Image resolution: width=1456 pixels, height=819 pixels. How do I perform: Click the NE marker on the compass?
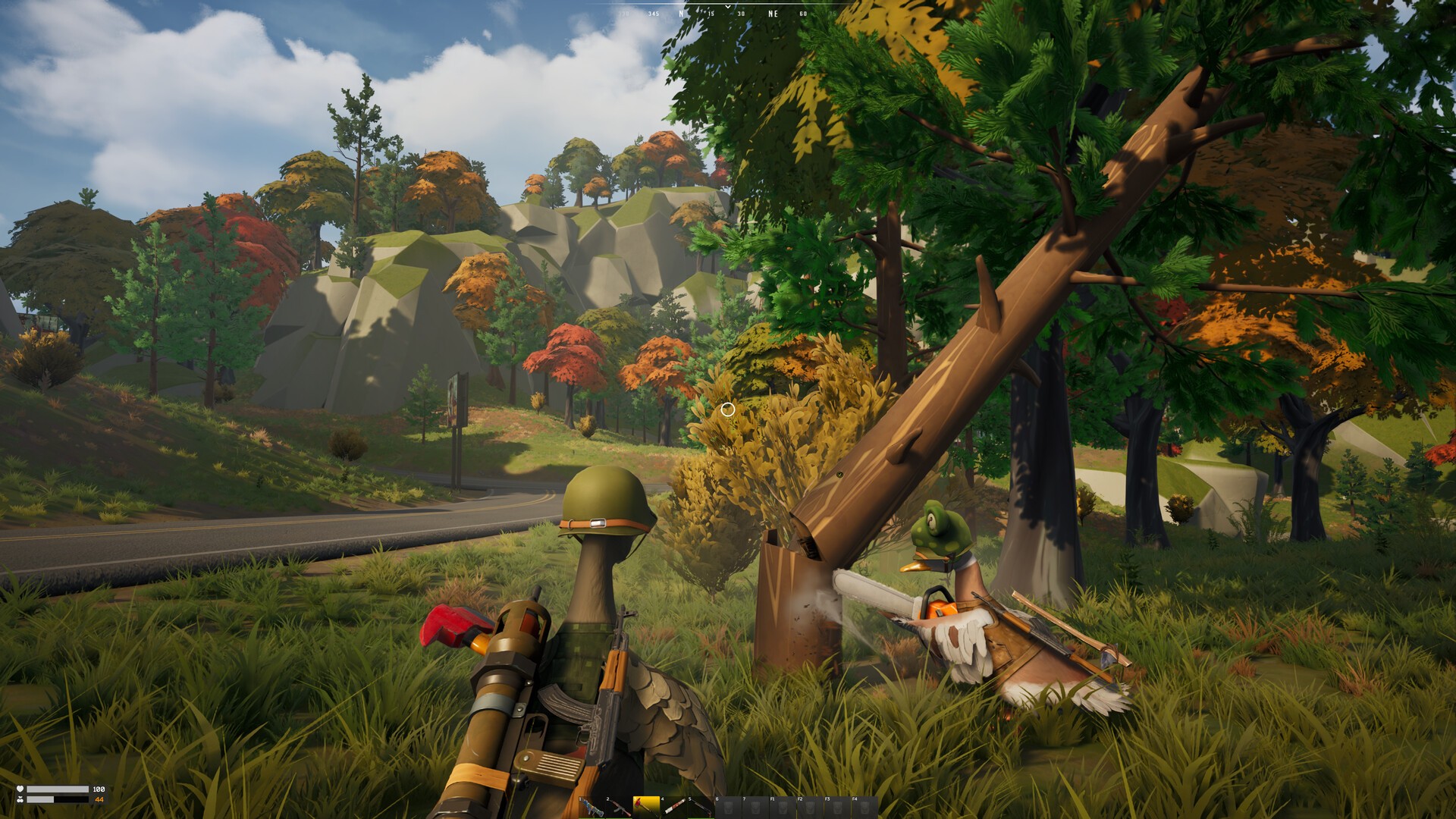pos(773,13)
